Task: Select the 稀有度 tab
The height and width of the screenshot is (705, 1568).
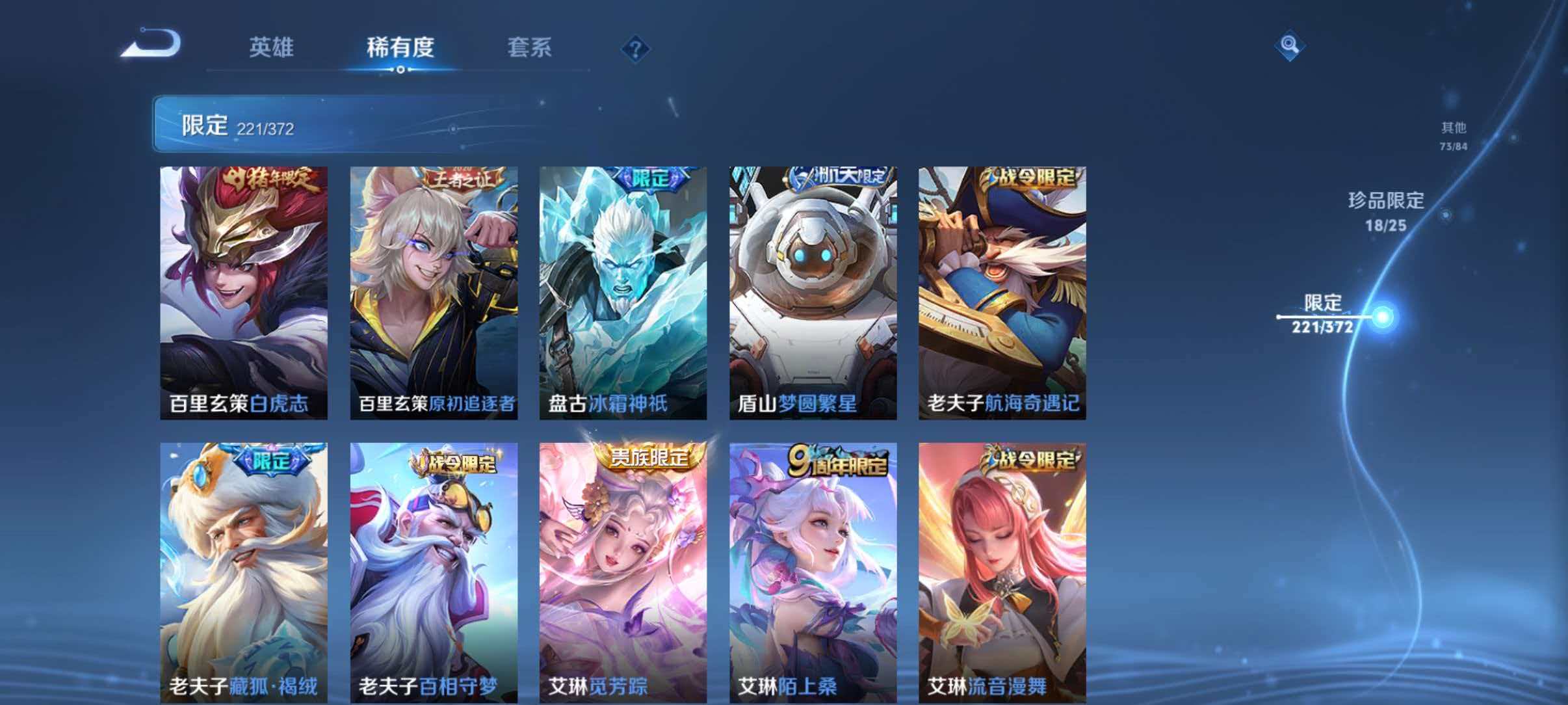Action: coord(401,47)
